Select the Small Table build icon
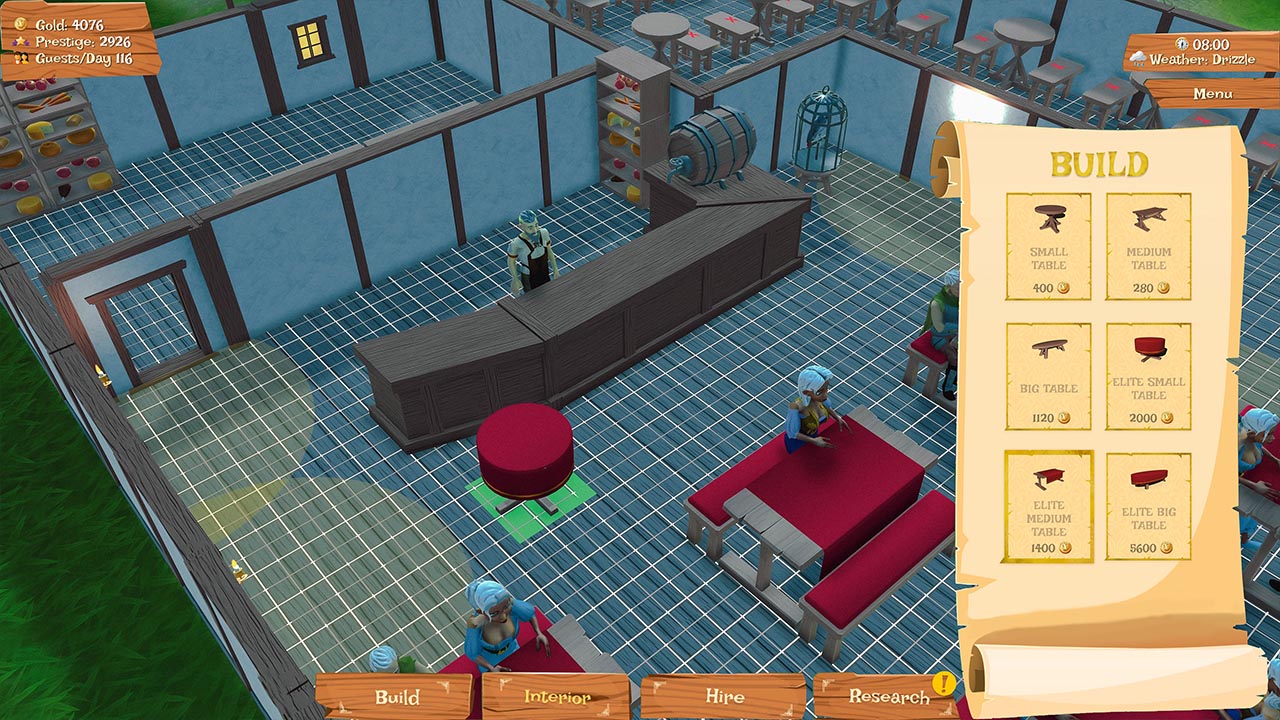 [x=1046, y=240]
